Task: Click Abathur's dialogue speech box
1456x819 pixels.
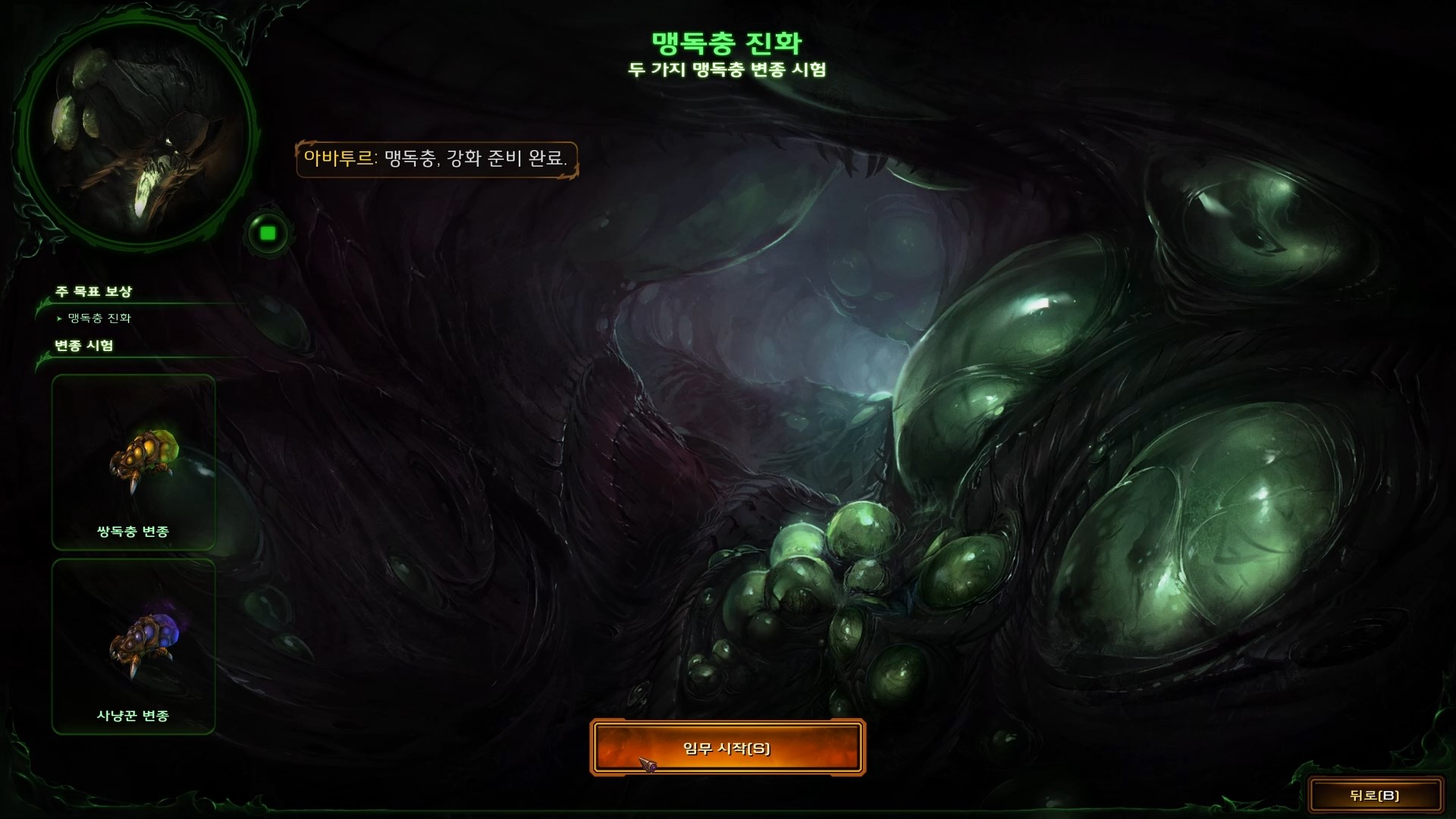Action: tap(440, 161)
